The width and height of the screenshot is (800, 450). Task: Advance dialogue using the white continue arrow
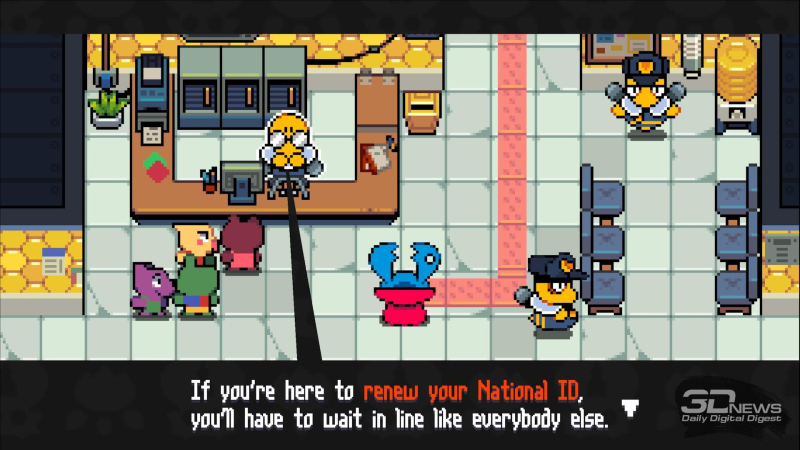tap(629, 407)
